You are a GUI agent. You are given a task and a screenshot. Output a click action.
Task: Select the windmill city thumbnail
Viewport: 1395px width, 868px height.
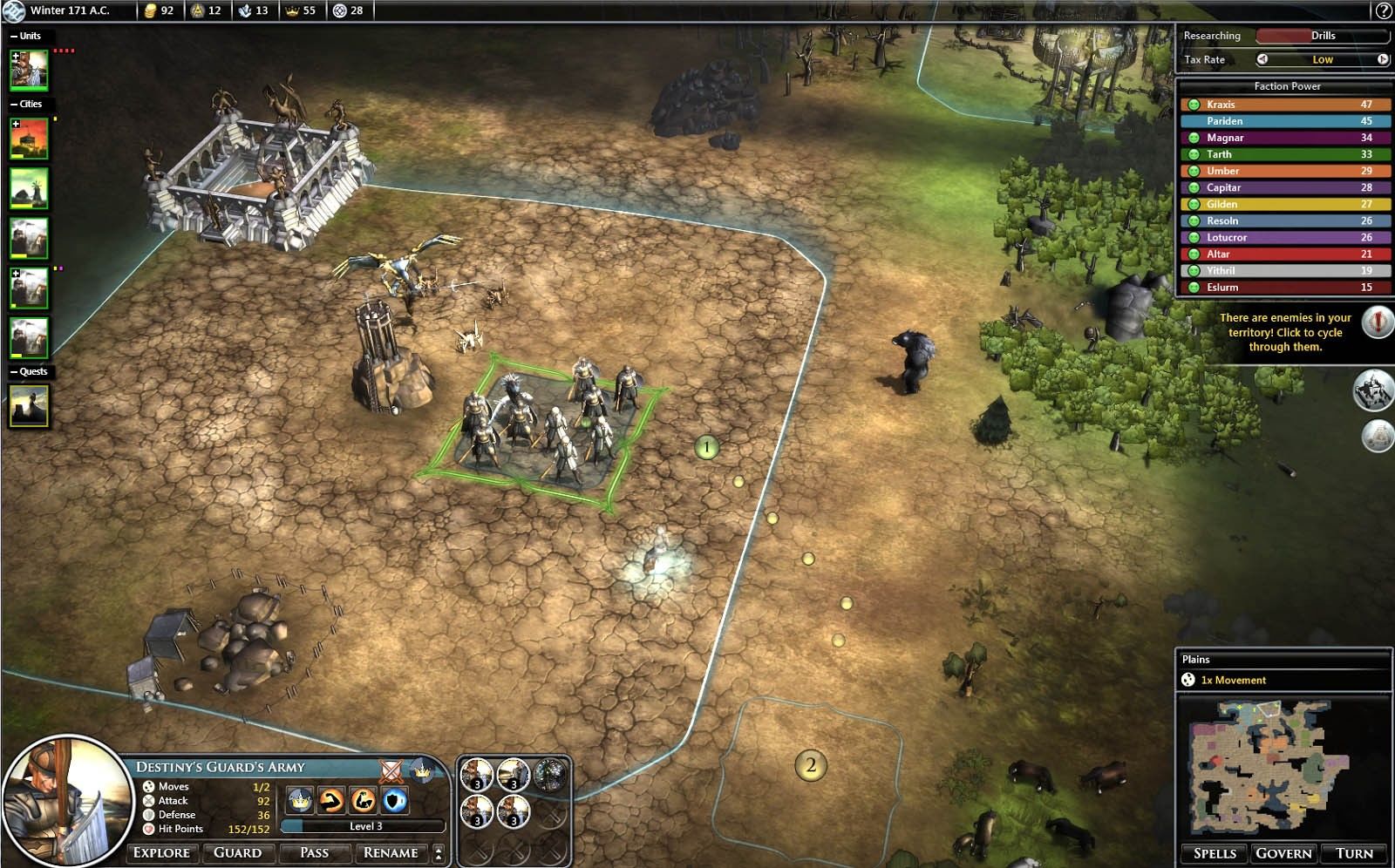(29, 188)
